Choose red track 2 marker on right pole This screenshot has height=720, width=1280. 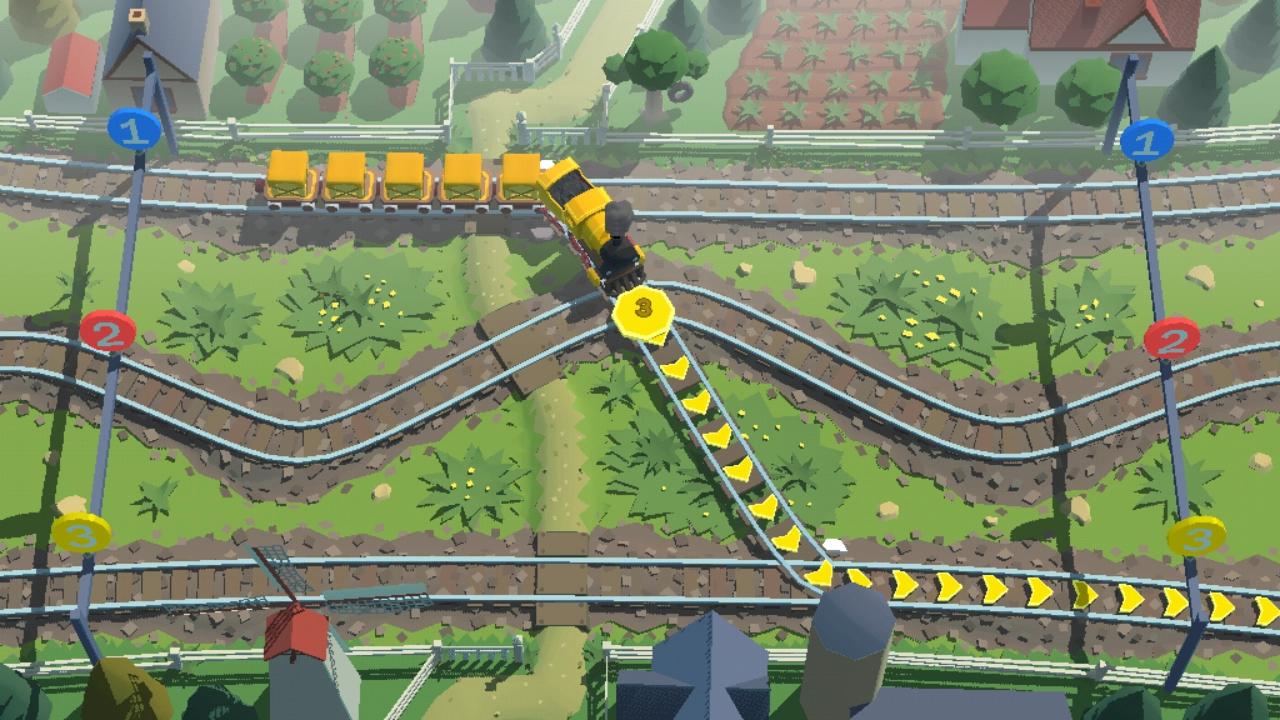coord(1171,339)
